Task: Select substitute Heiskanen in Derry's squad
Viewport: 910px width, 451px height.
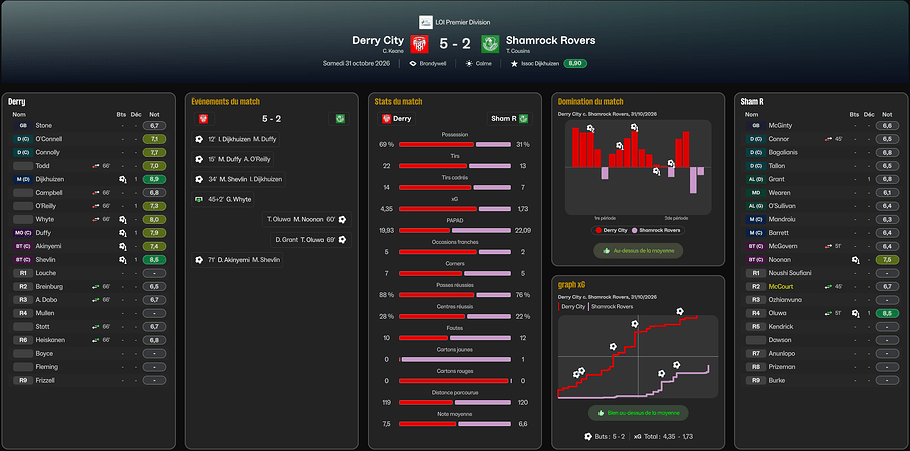Action: (51, 339)
